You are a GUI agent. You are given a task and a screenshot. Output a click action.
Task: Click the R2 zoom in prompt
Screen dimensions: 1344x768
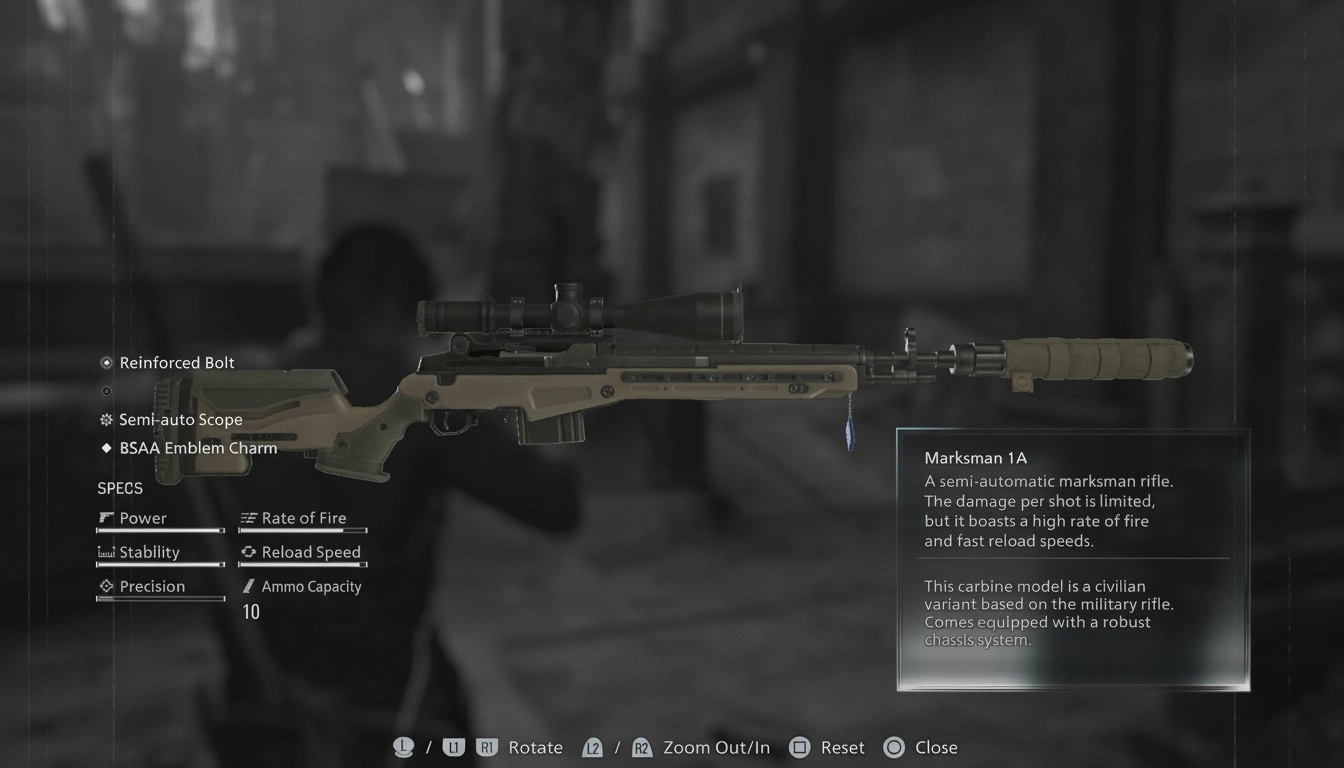coord(641,746)
